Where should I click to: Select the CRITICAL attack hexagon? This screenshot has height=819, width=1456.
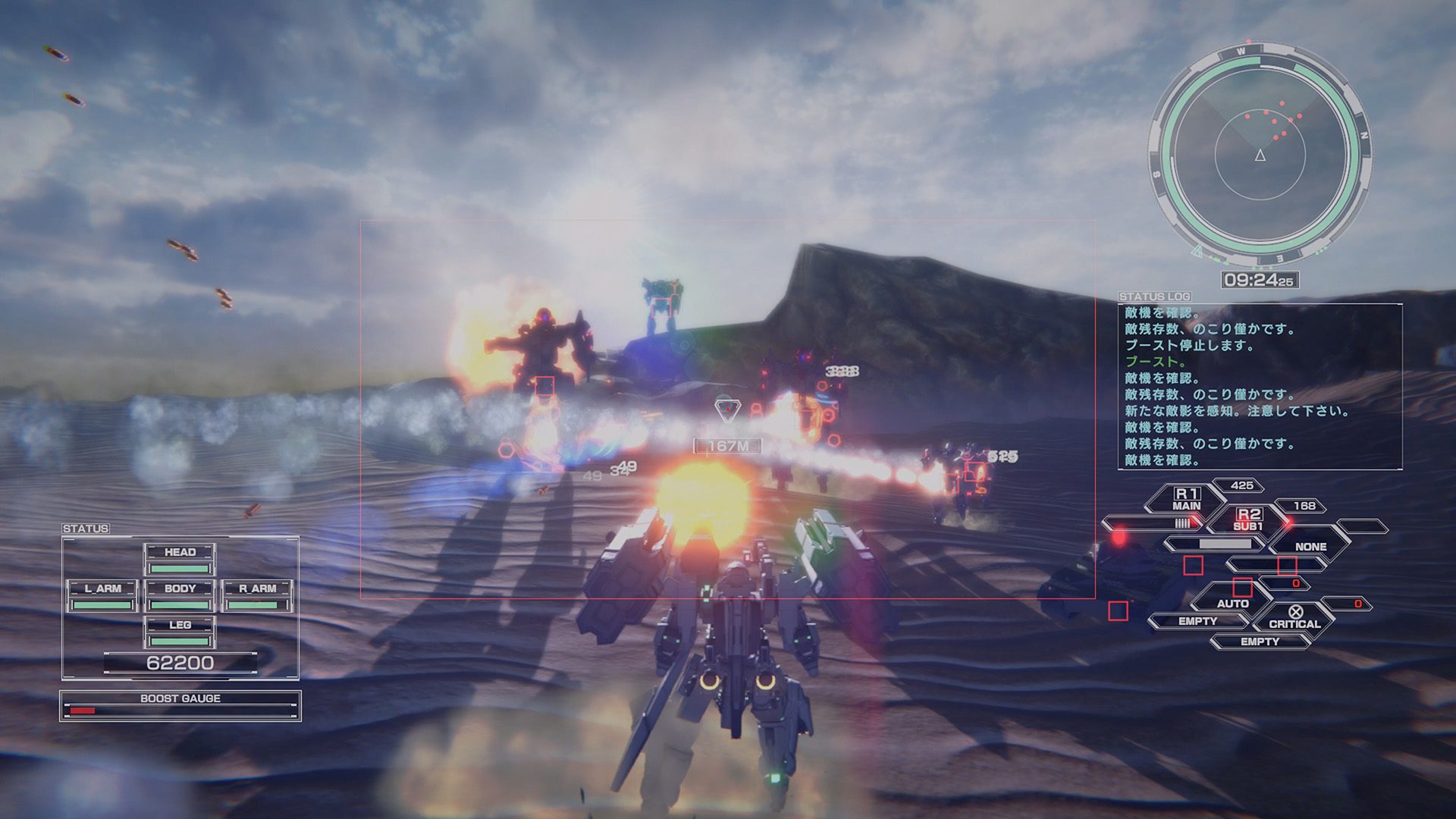point(1294,618)
